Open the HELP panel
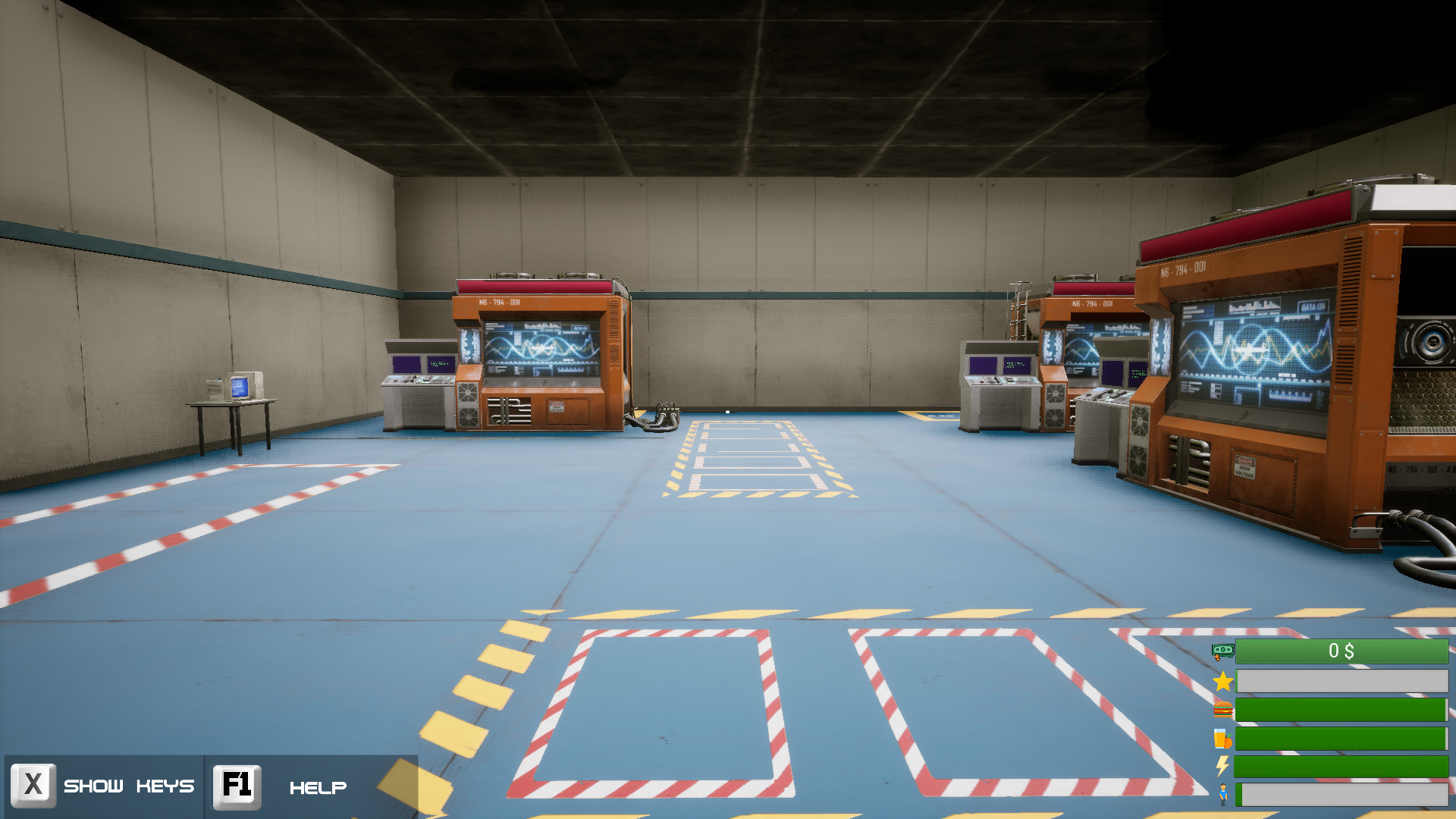1456x819 pixels. point(318,786)
